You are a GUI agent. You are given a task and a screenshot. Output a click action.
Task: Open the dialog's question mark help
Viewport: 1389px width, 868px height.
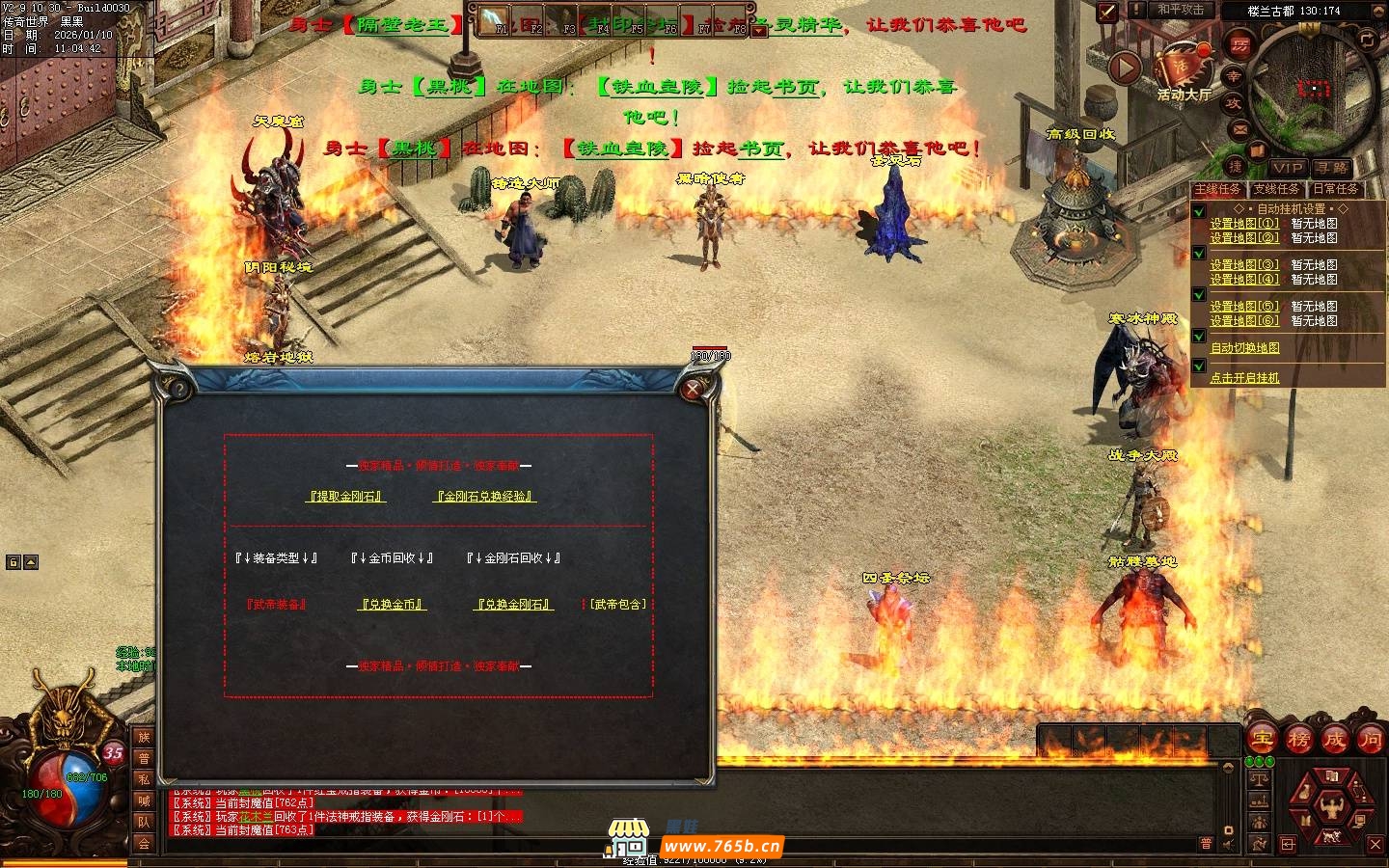coord(179,389)
